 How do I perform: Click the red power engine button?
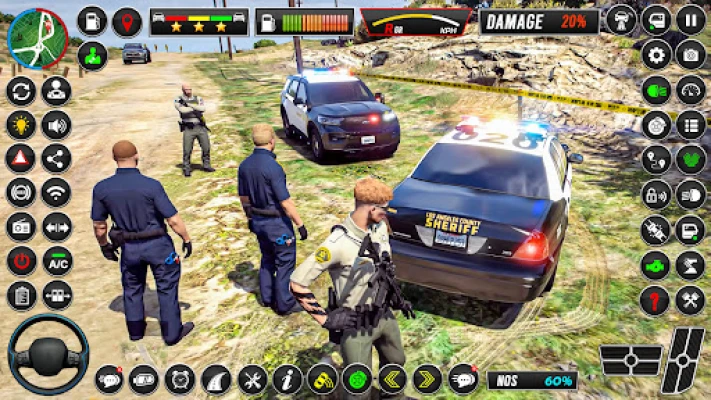pos(21,261)
